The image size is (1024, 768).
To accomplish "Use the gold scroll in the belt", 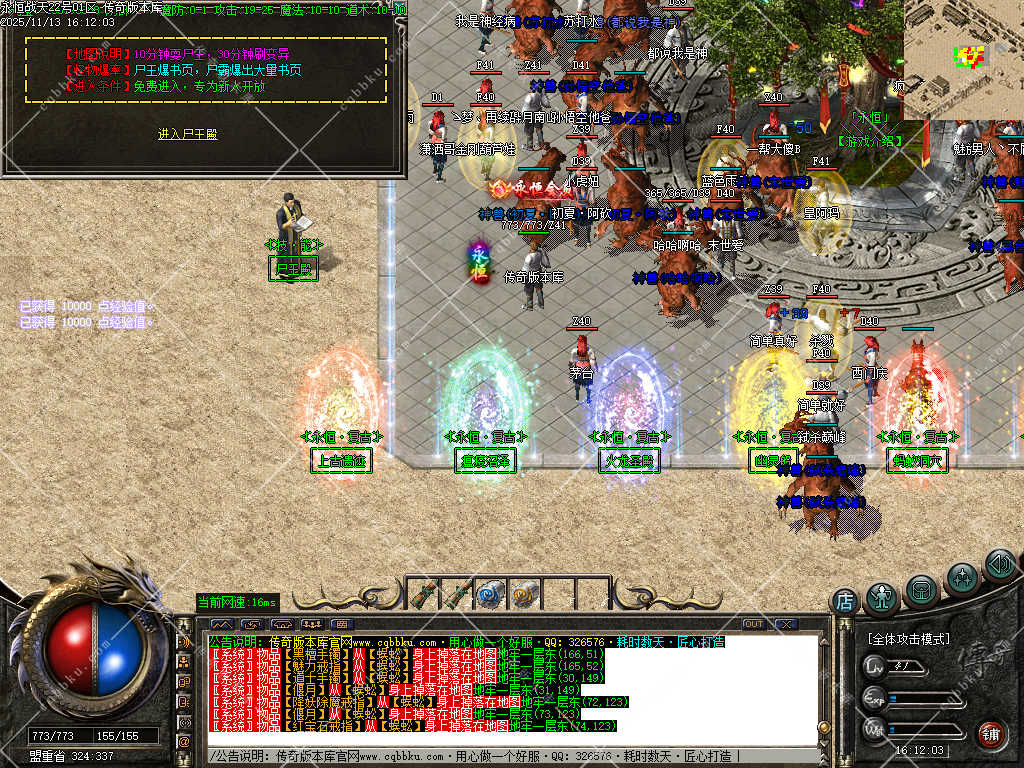I will pos(523,595).
